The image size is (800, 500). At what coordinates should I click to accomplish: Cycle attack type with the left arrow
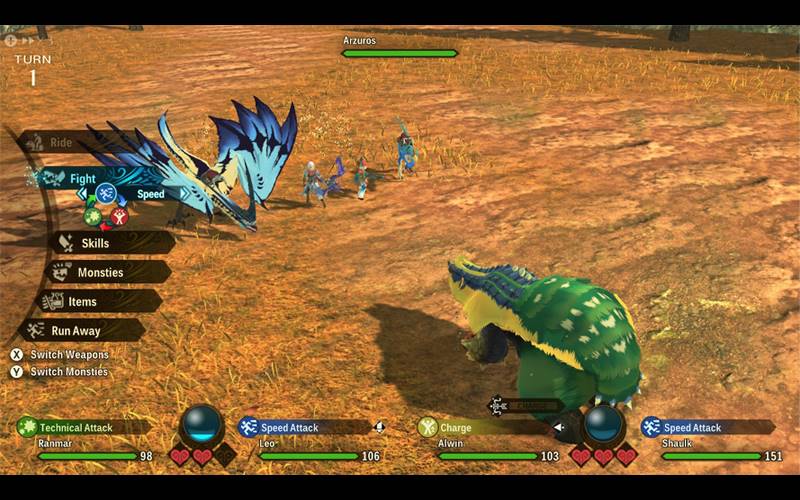pos(83,194)
